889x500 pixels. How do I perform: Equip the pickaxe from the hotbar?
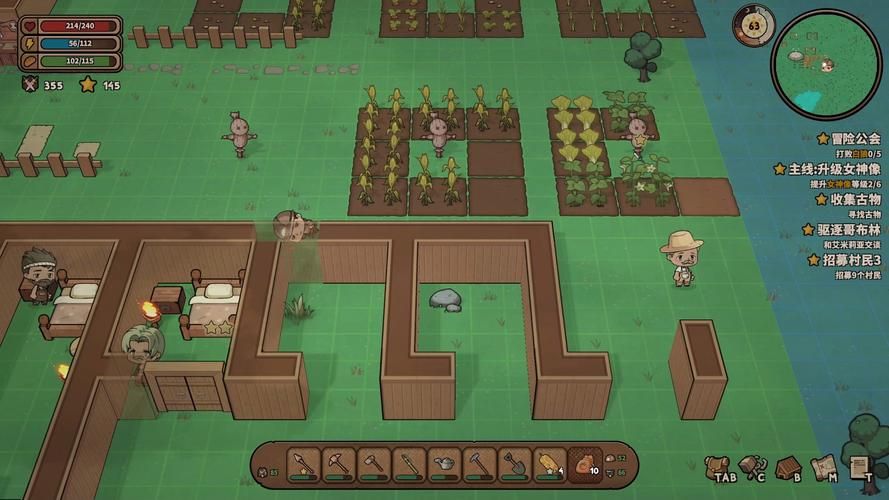338,465
